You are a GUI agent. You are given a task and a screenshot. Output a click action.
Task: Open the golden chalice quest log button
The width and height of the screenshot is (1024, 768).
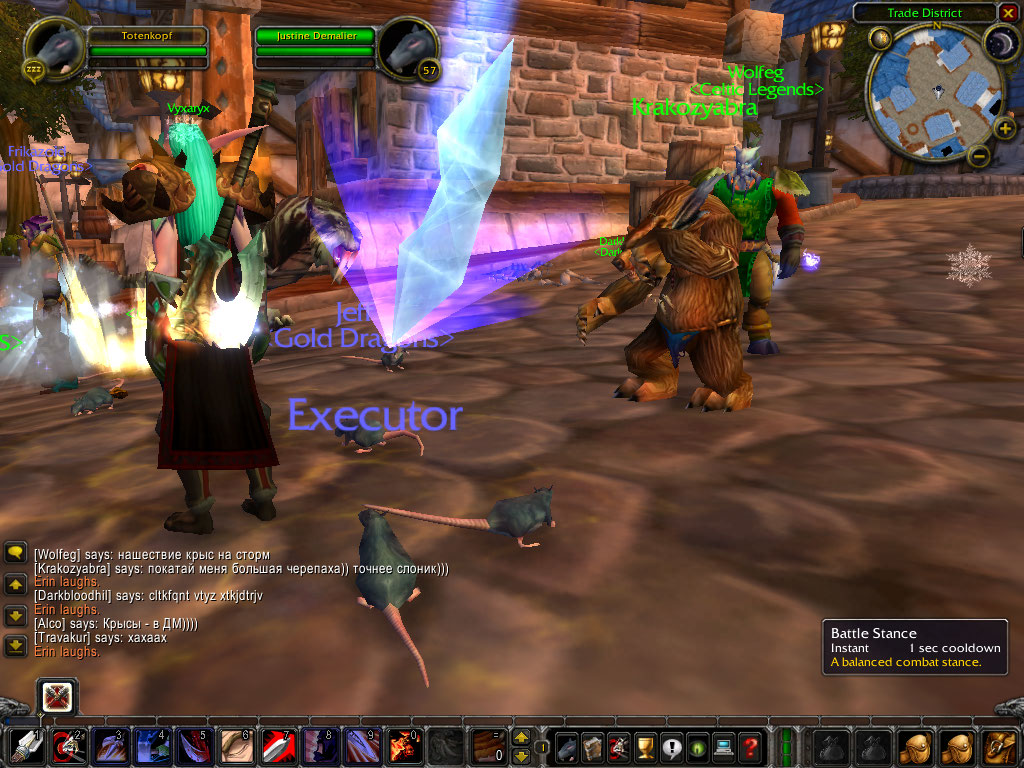pos(645,747)
